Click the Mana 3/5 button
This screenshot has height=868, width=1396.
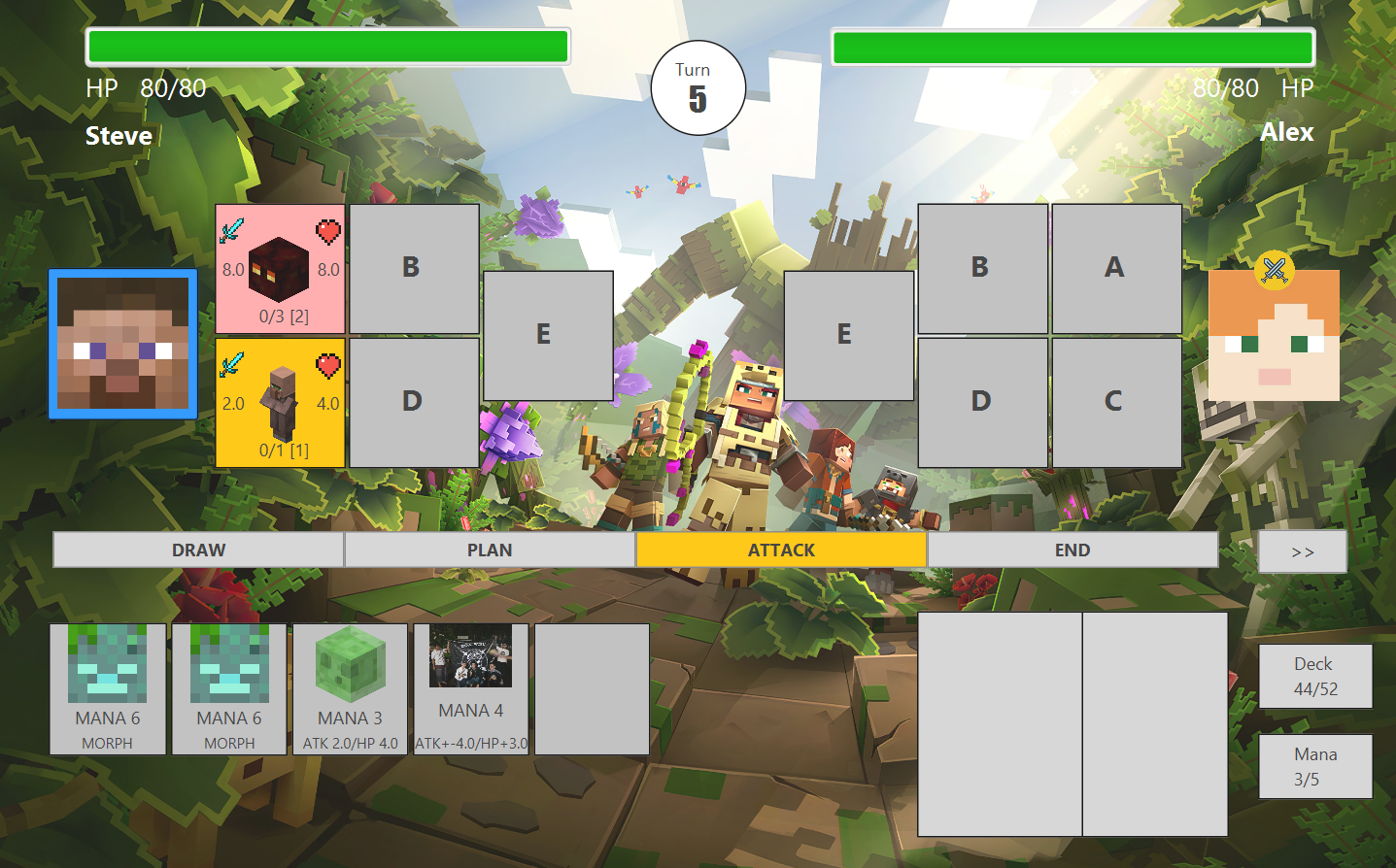(1314, 765)
